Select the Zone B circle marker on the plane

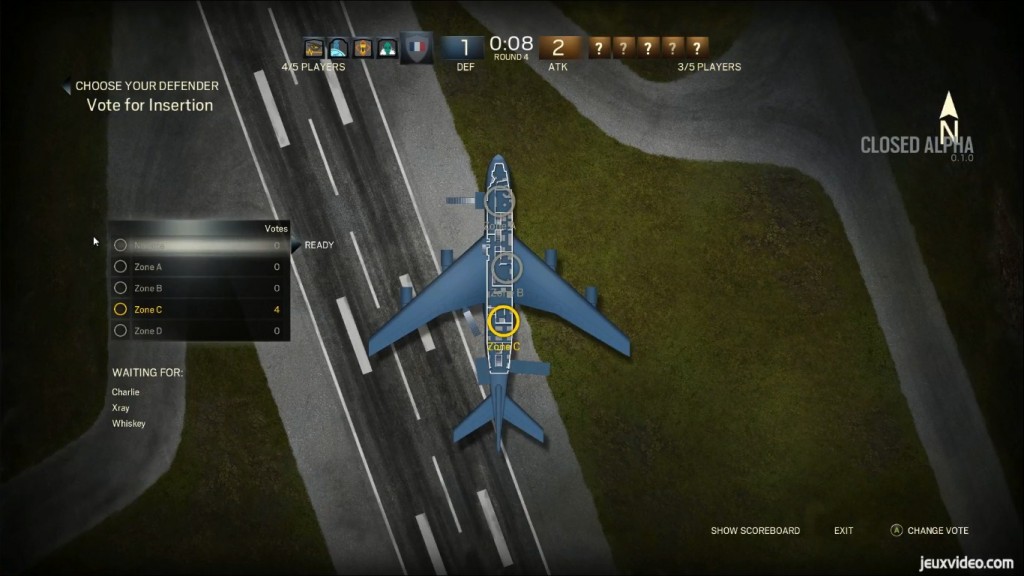coord(508,267)
